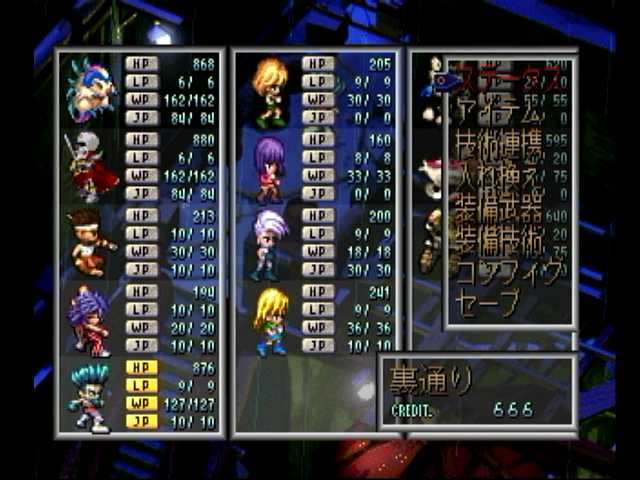Select the long purple-haired character

[x=268, y=166]
